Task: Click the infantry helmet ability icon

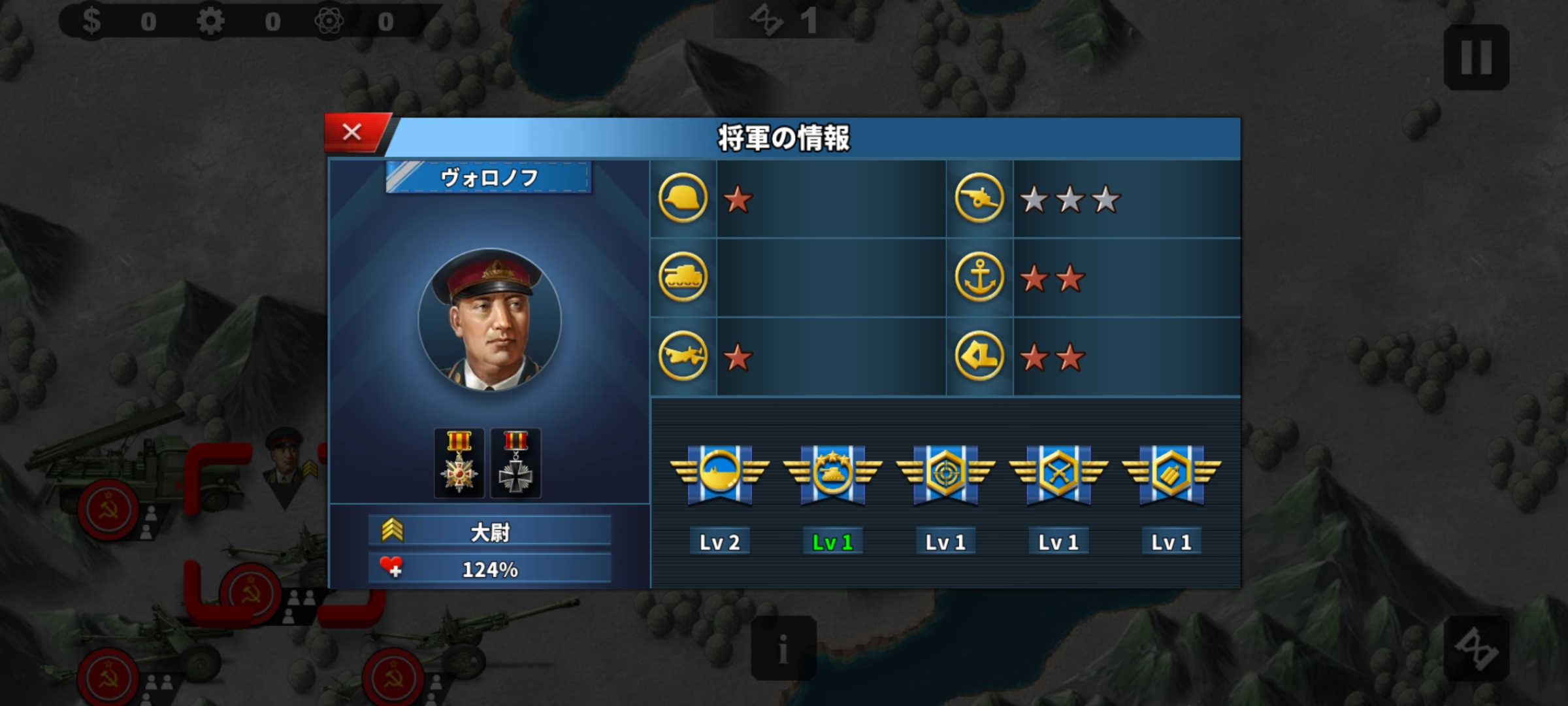Action: coord(683,198)
